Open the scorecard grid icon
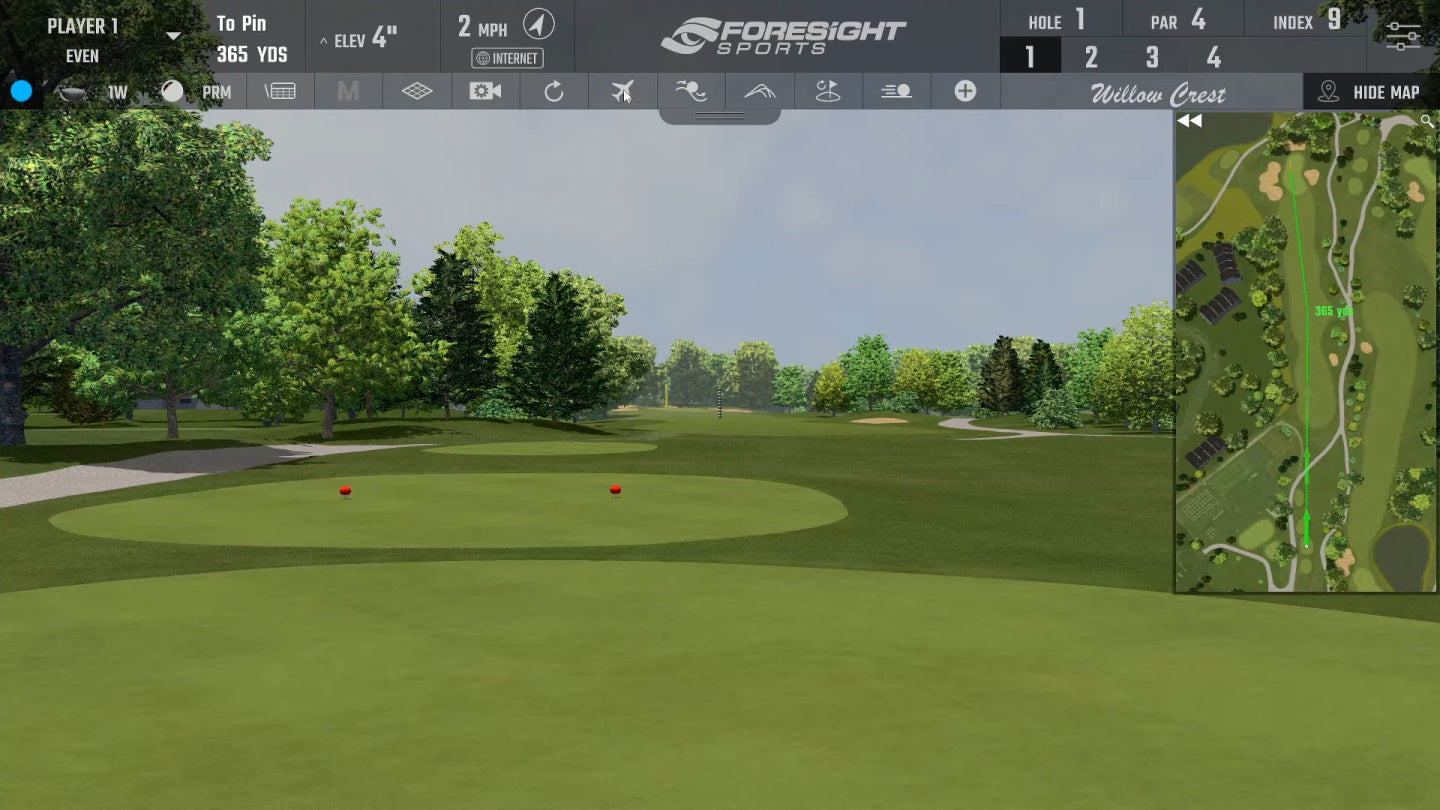 point(280,92)
